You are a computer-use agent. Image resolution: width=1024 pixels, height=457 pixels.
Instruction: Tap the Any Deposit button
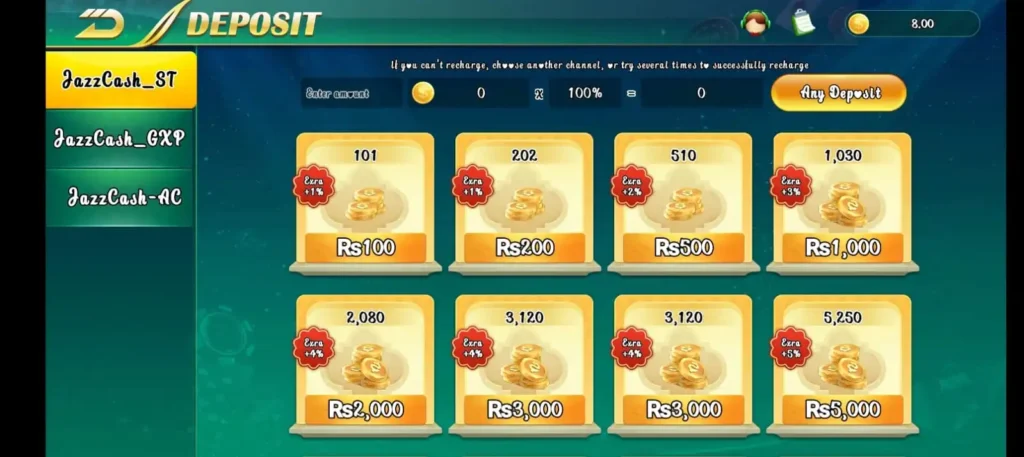[x=839, y=93]
